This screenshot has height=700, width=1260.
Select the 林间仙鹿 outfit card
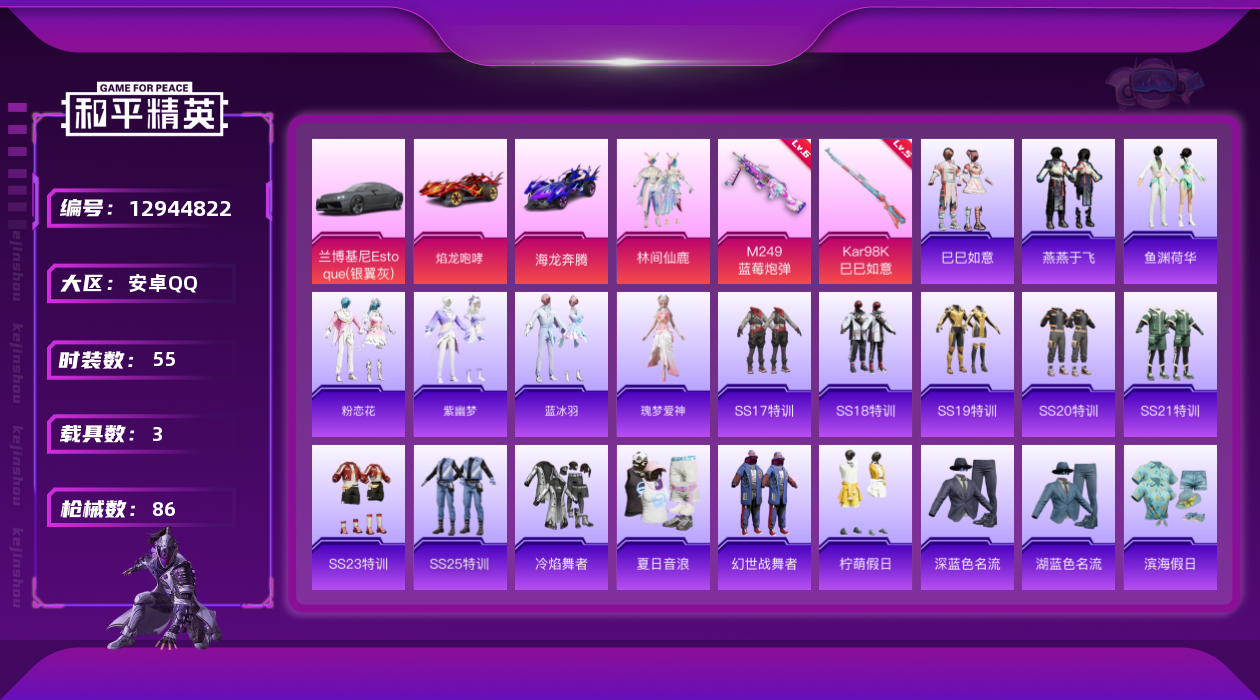(663, 211)
